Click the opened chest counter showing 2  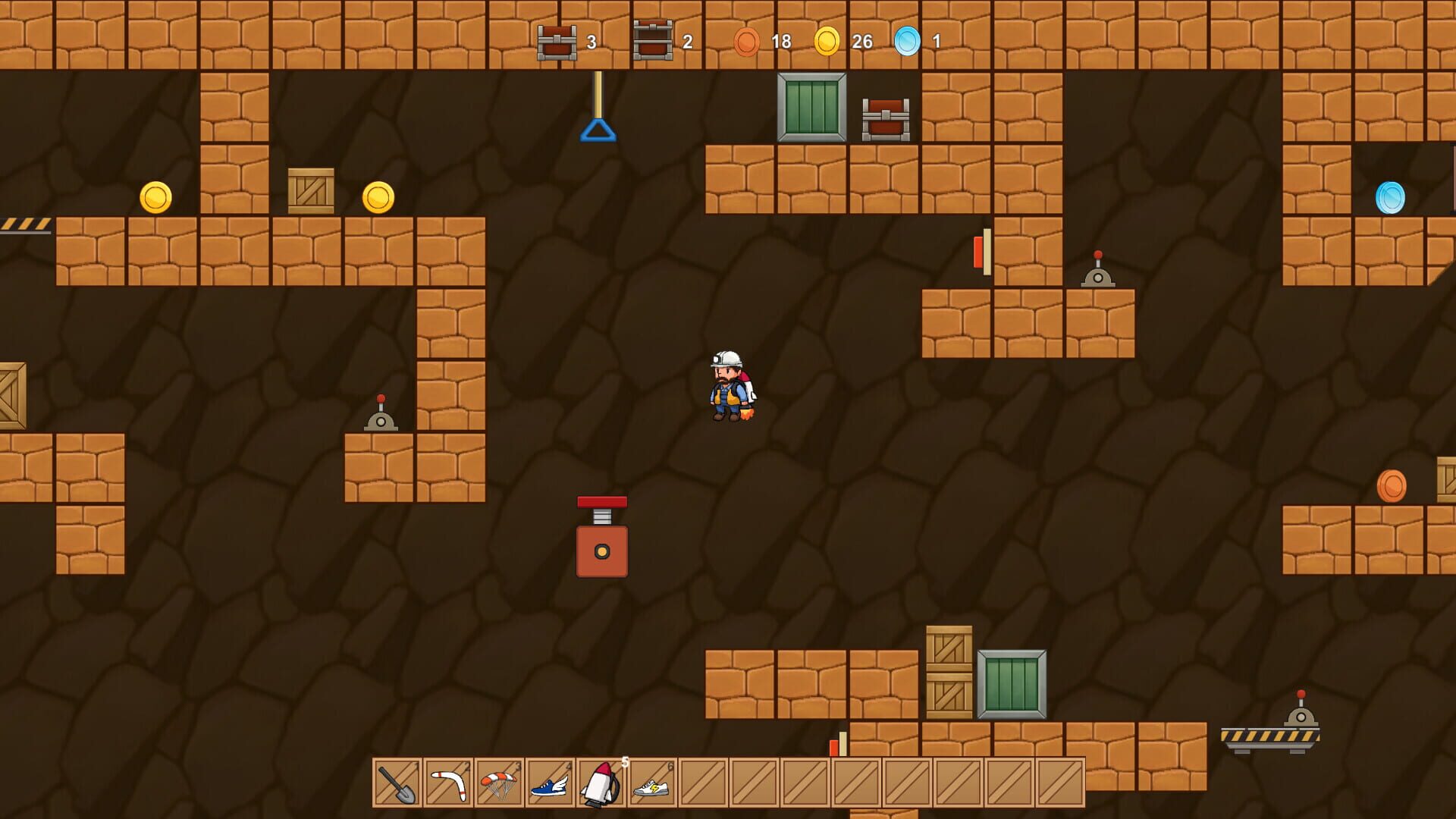pos(652,43)
